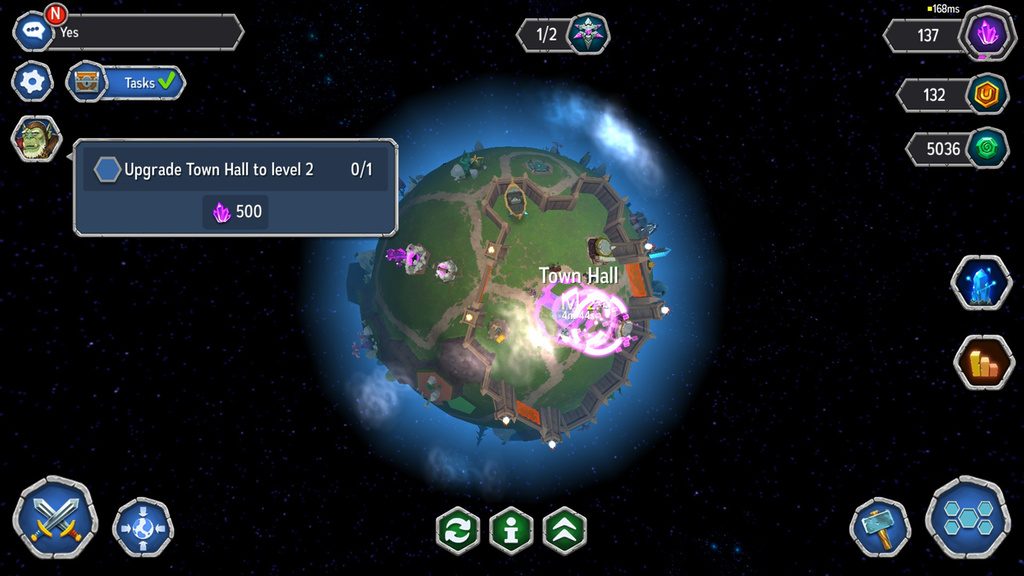Open the hexagon grid menu
Image resolution: width=1024 pixels, height=576 pixels.
967,517
